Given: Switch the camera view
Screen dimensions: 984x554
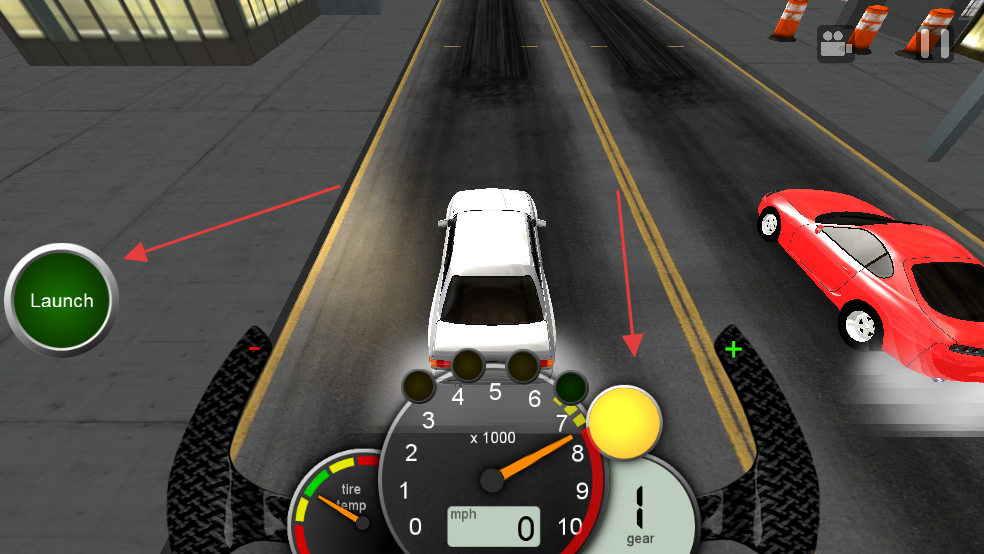Looking at the screenshot, I should click(835, 44).
